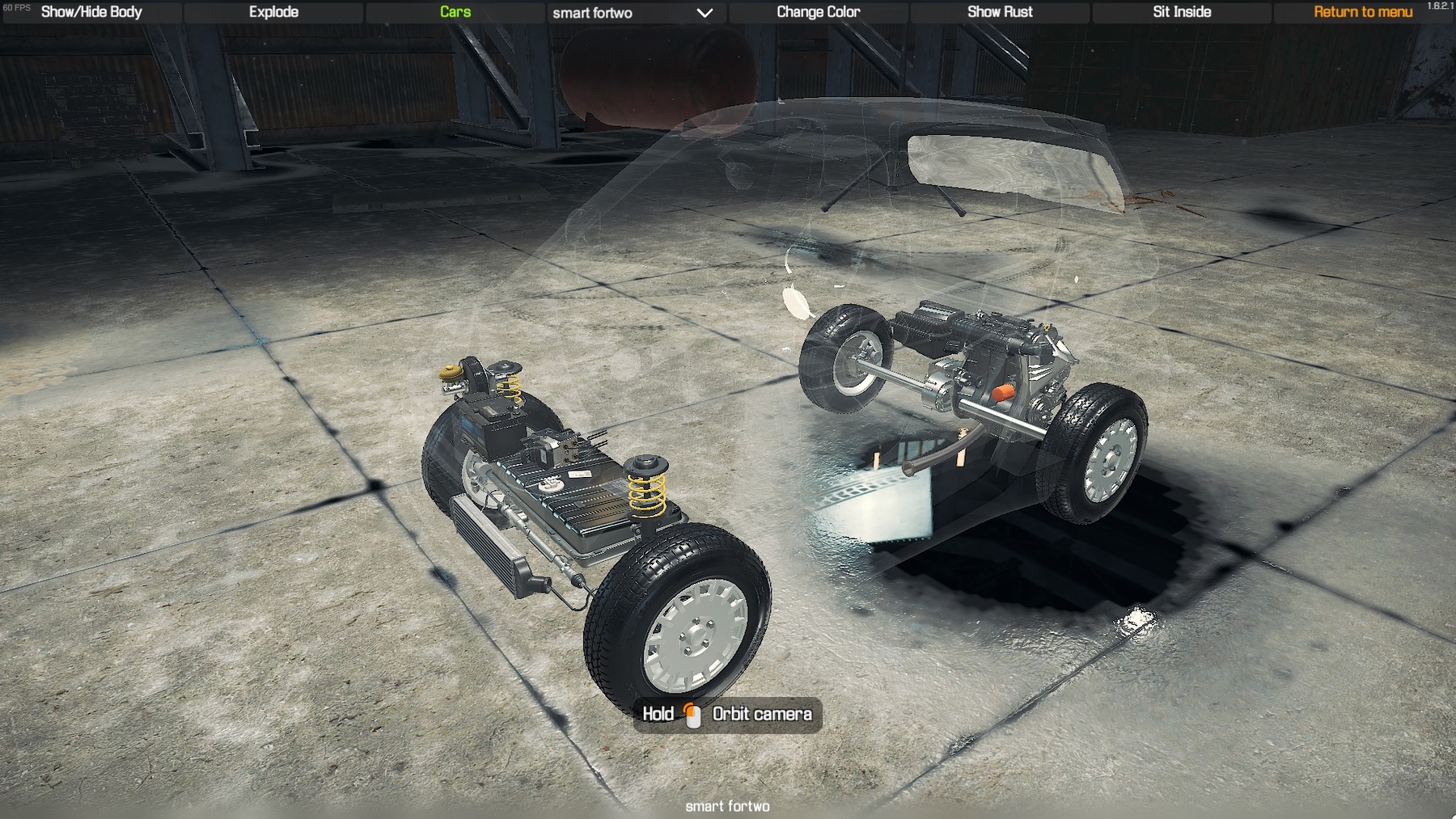Click the Explode button

[x=273, y=12]
